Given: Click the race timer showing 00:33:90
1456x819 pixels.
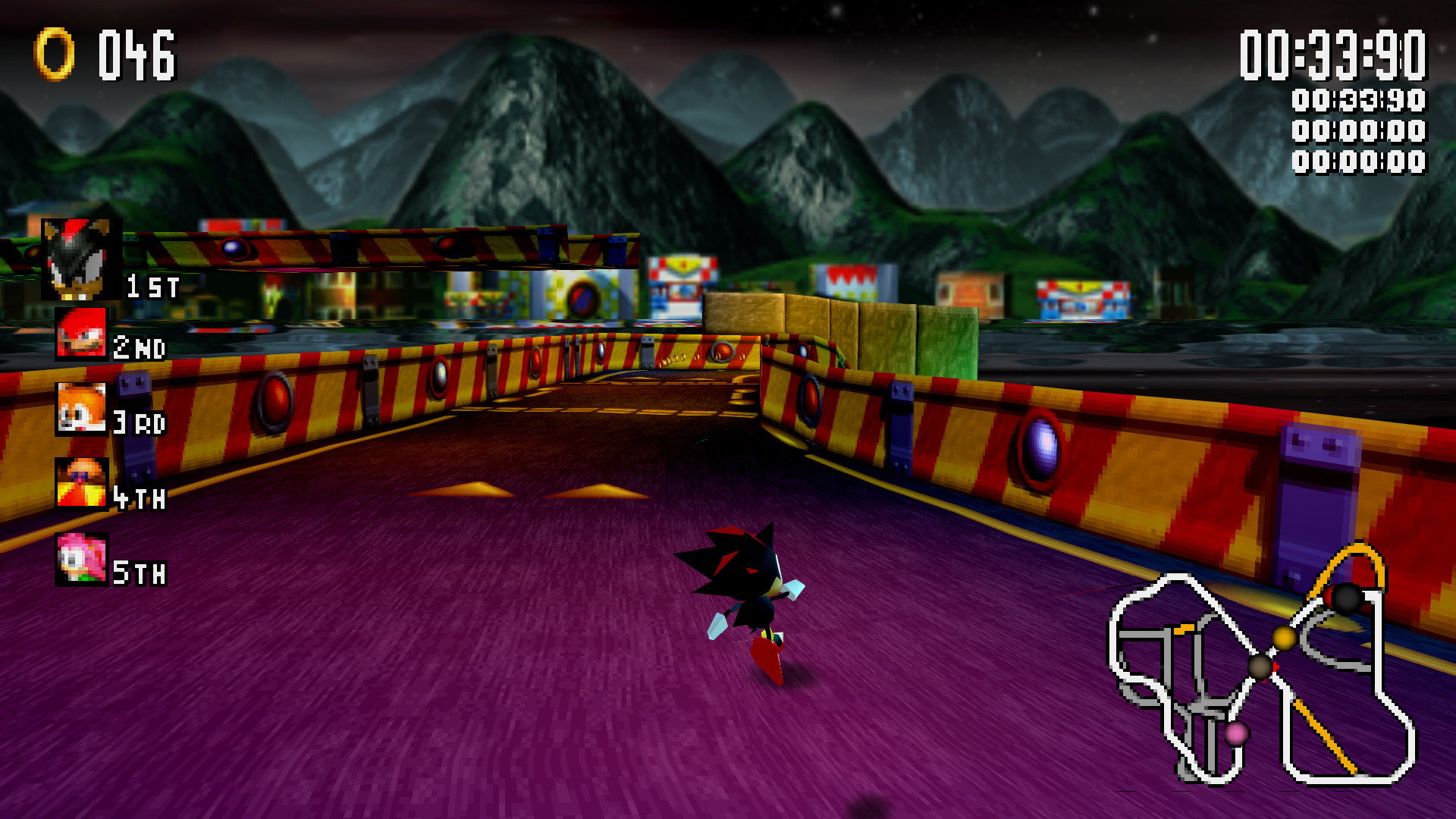Looking at the screenshot, I should (1335, 55).
